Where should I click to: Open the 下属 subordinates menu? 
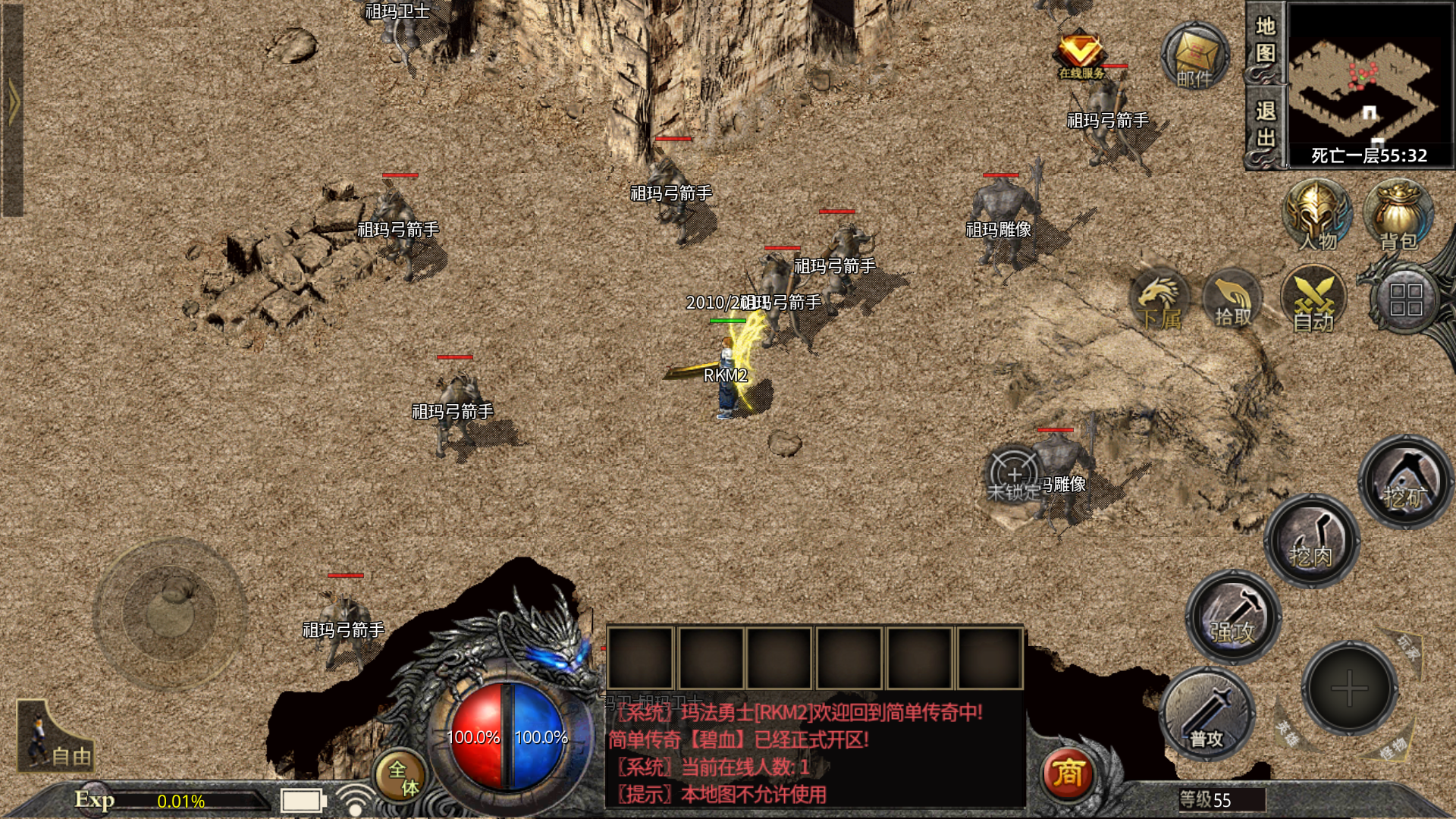tap(1159, 301)
